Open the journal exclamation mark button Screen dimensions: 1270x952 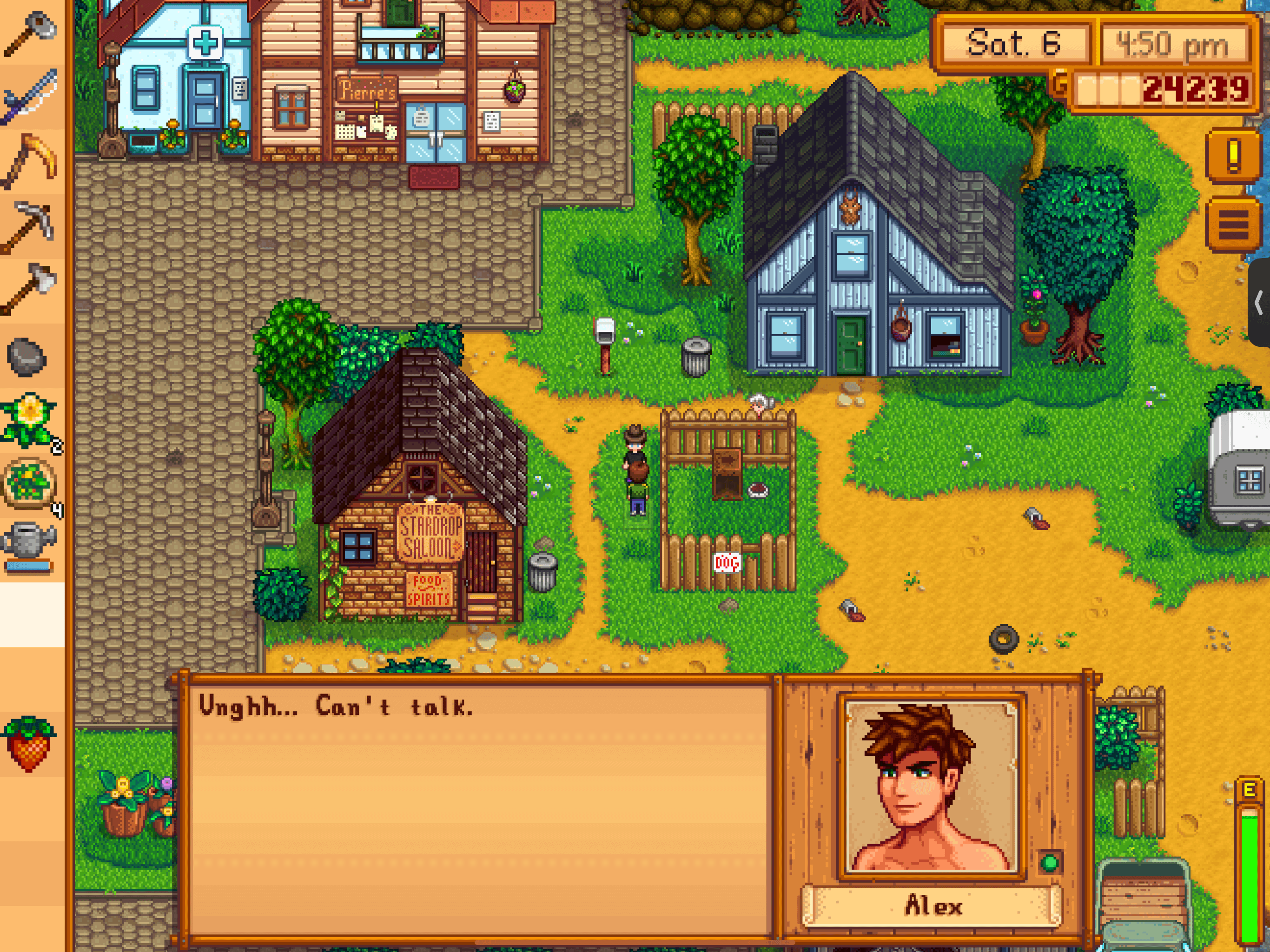1233,155
